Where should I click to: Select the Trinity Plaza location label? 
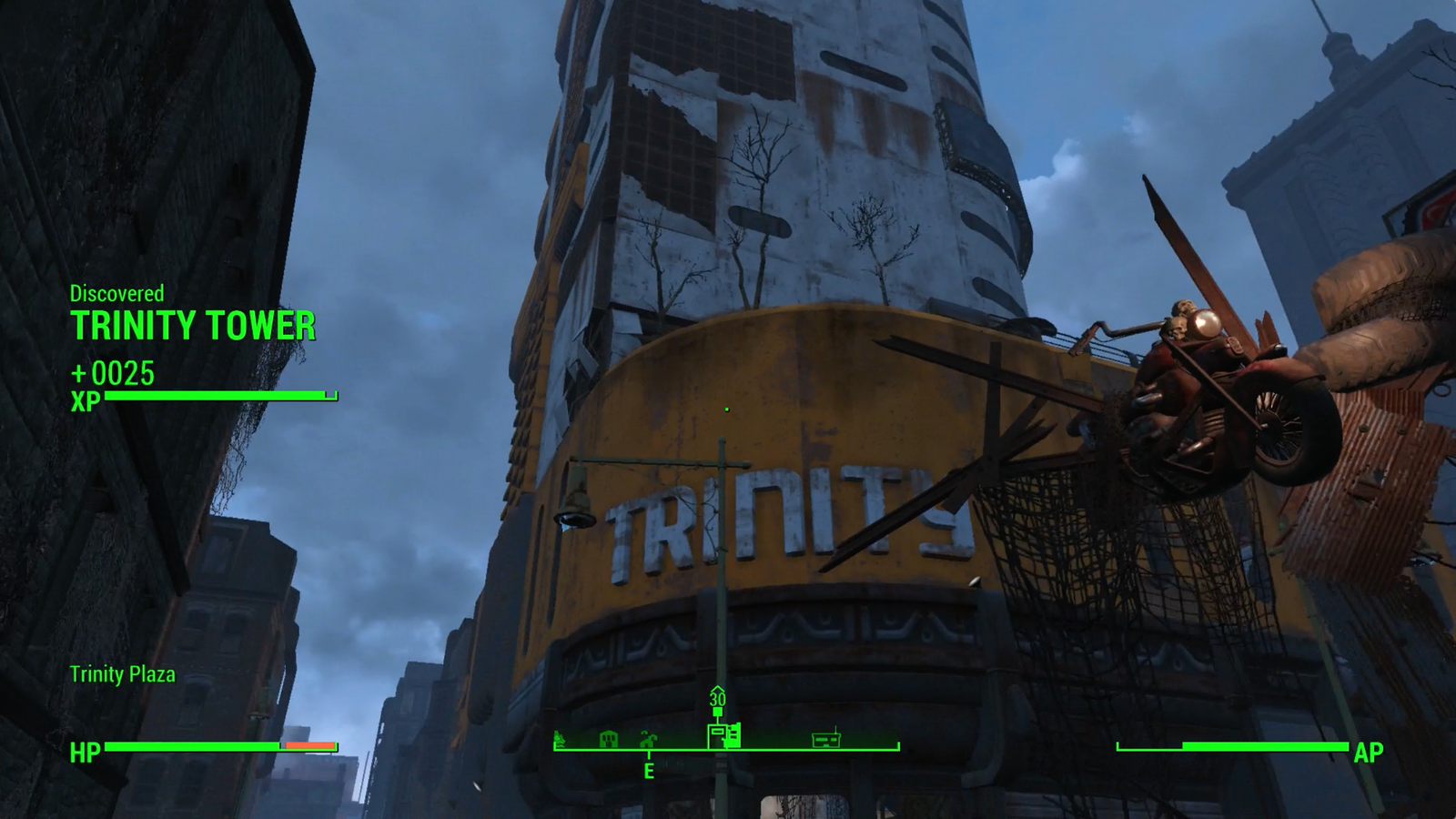click(x=124, y=676)
